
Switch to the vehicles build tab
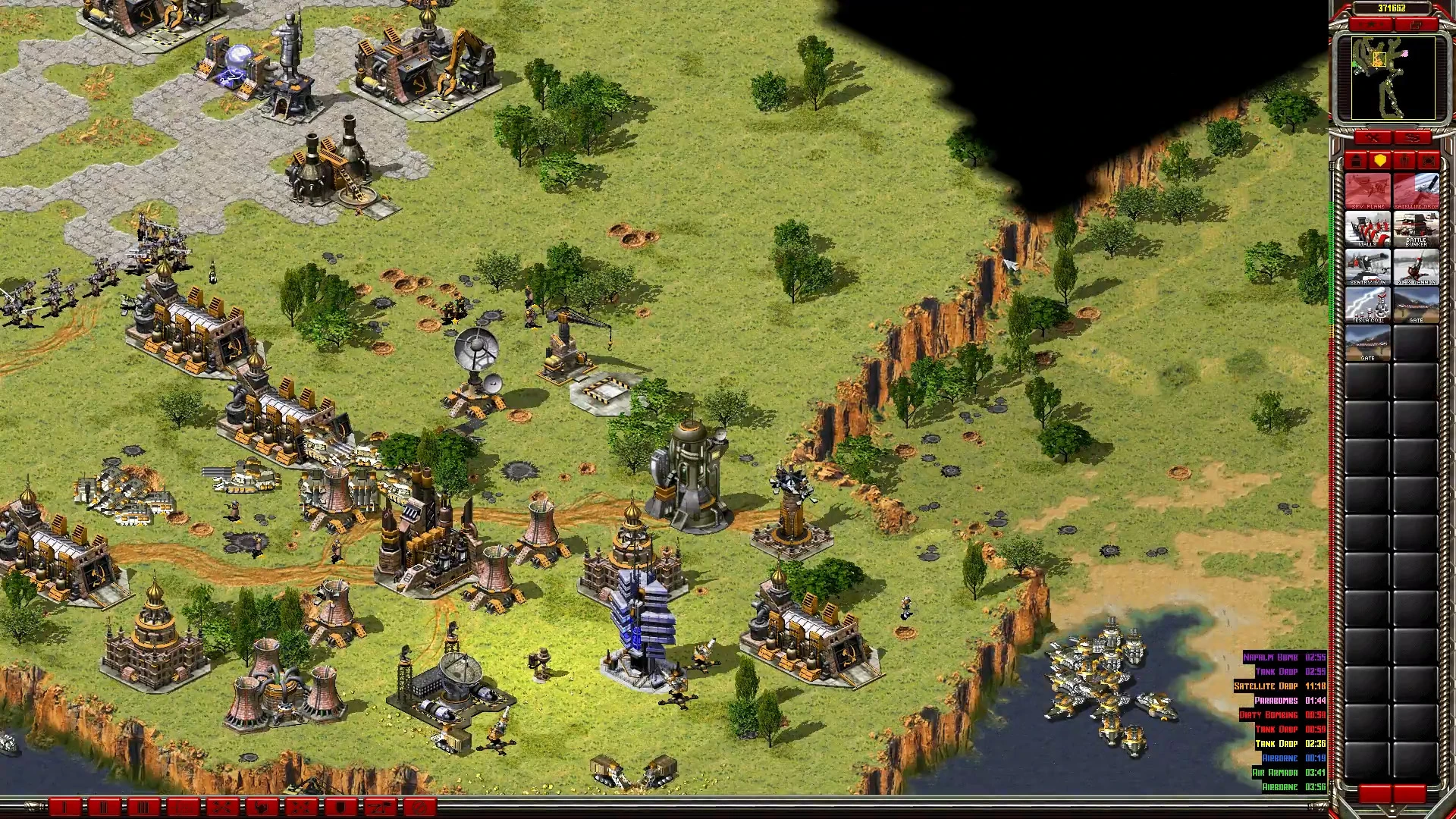coord(1429,161)
